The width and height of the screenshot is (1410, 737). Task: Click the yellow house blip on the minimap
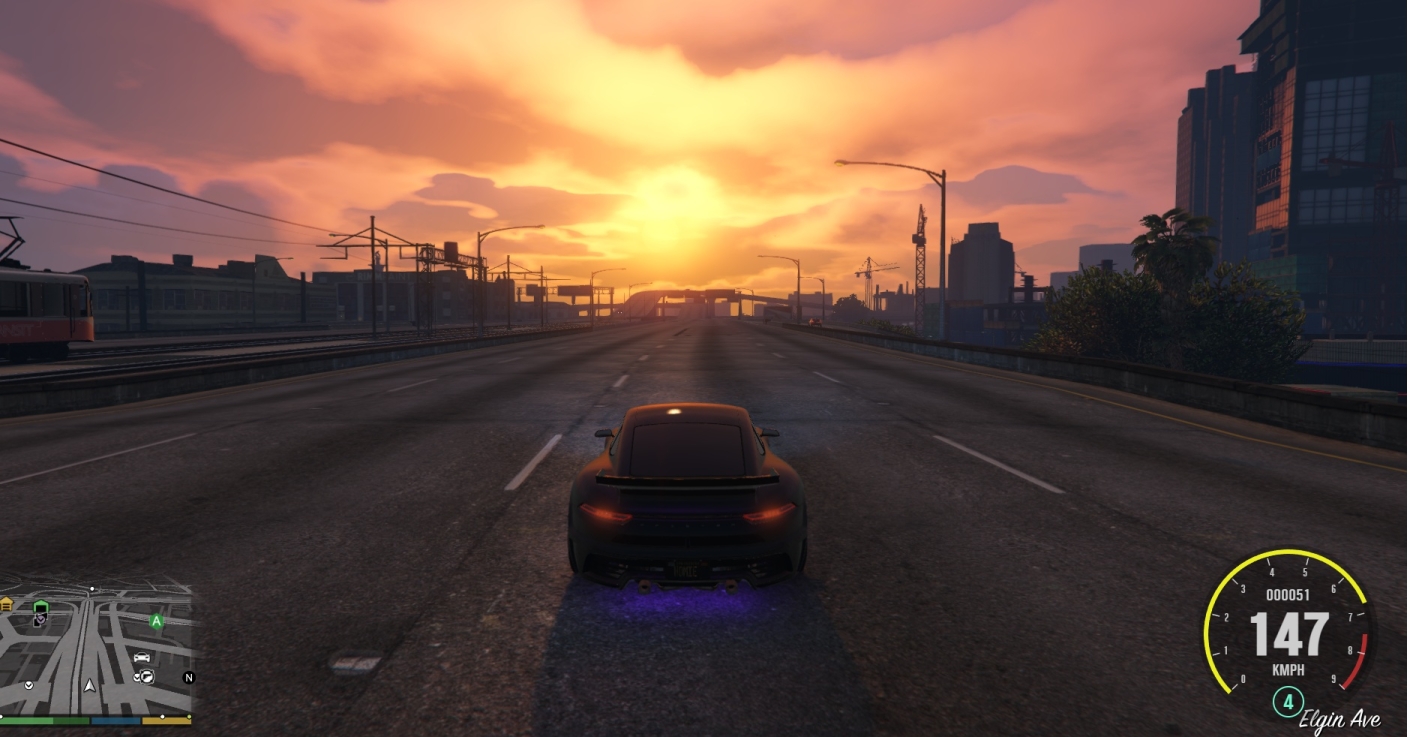point(7,605)
